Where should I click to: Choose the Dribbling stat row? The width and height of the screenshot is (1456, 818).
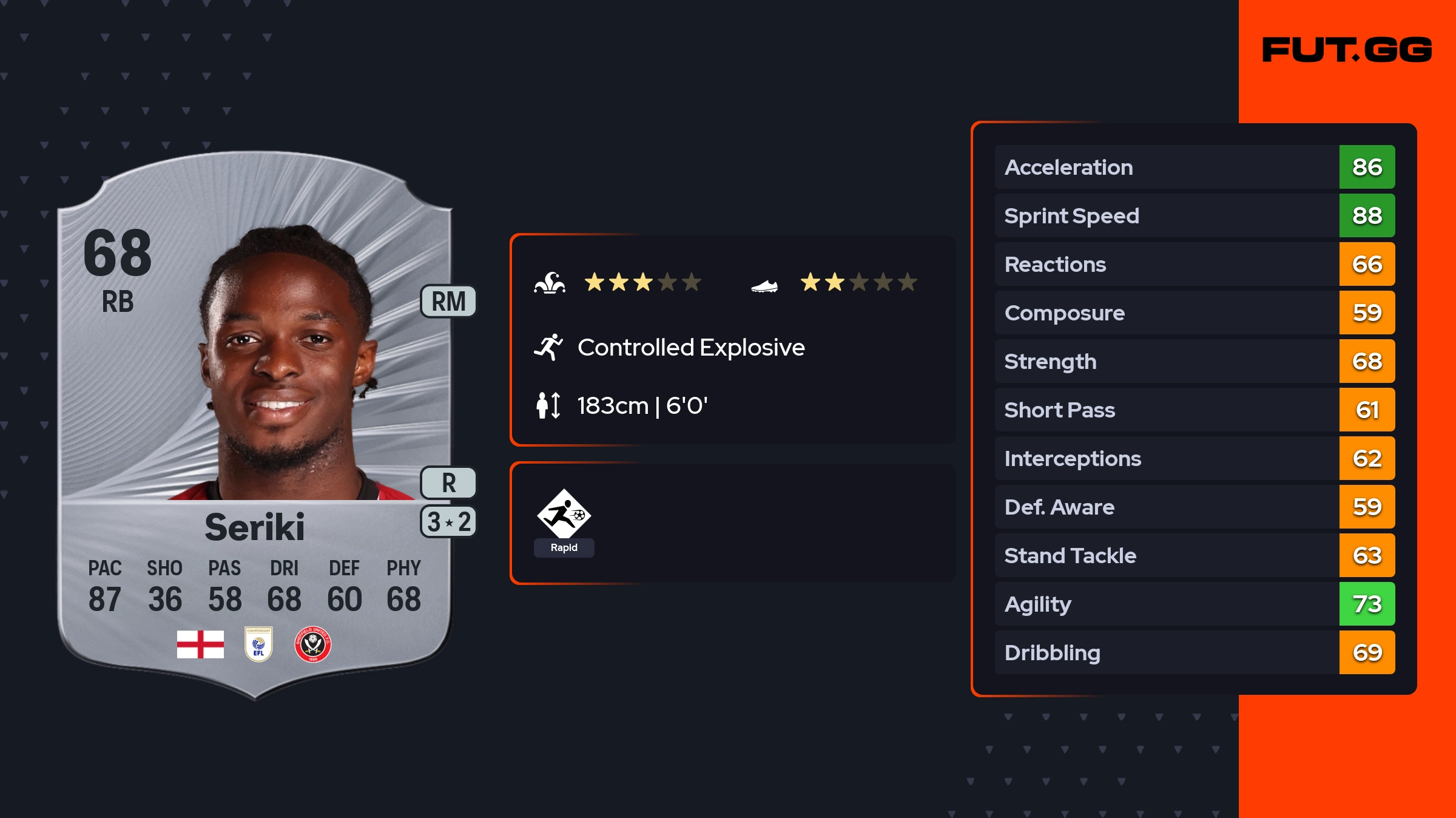coord(1195,652)
